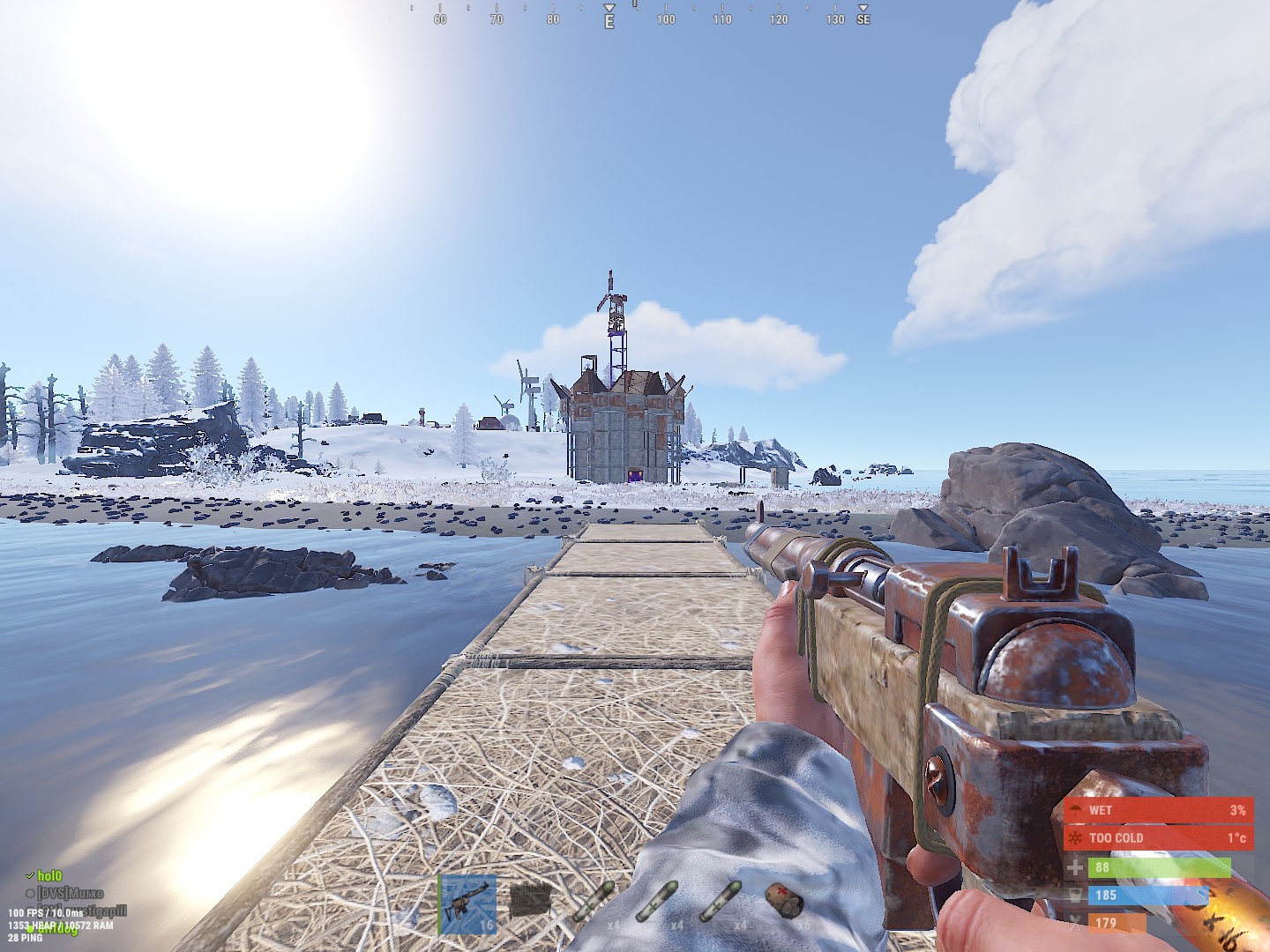Select the last syringe stack in the hotbar
Image resolution: width=1270 pixels, height=952 pixels.
click(720, 902)
